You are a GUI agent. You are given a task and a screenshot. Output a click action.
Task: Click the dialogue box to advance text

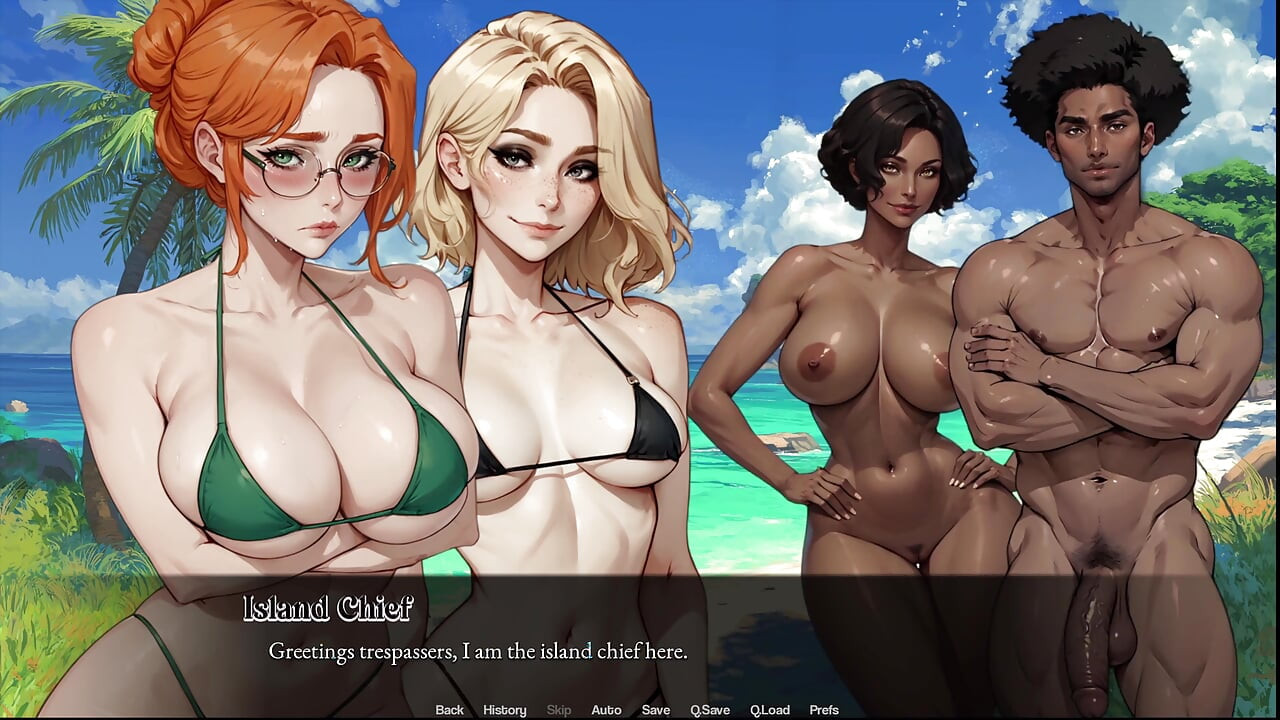[640, 640]
